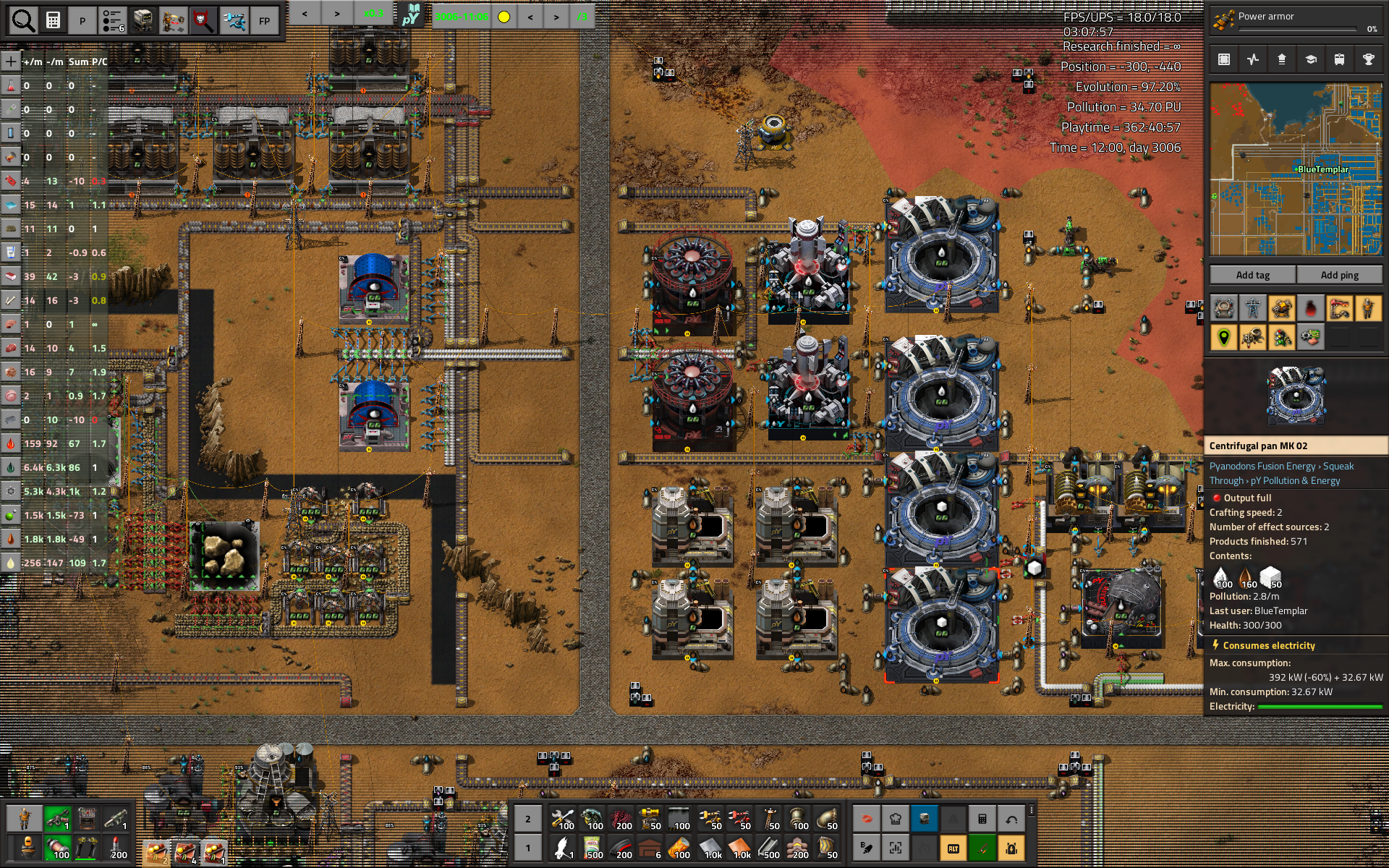This screenshot has width=1389, height=868.
Task: Click the Add tag button
Action: [x=1252, y=275]
